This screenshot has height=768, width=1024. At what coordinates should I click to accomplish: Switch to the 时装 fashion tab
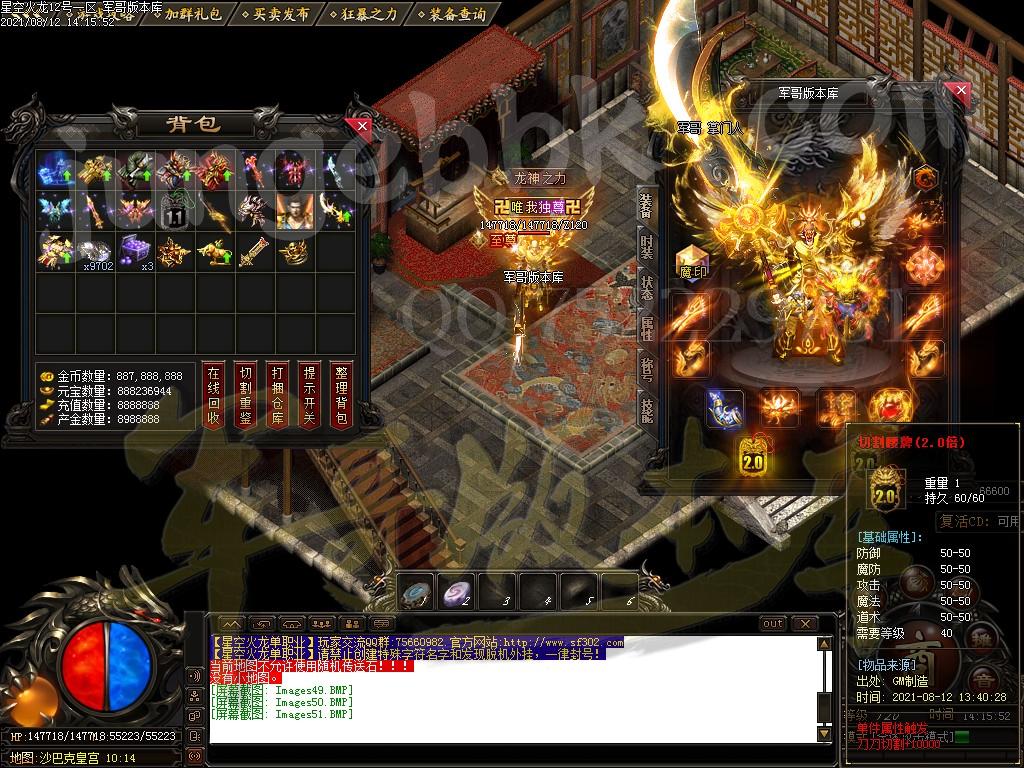[x=647, y=245]
